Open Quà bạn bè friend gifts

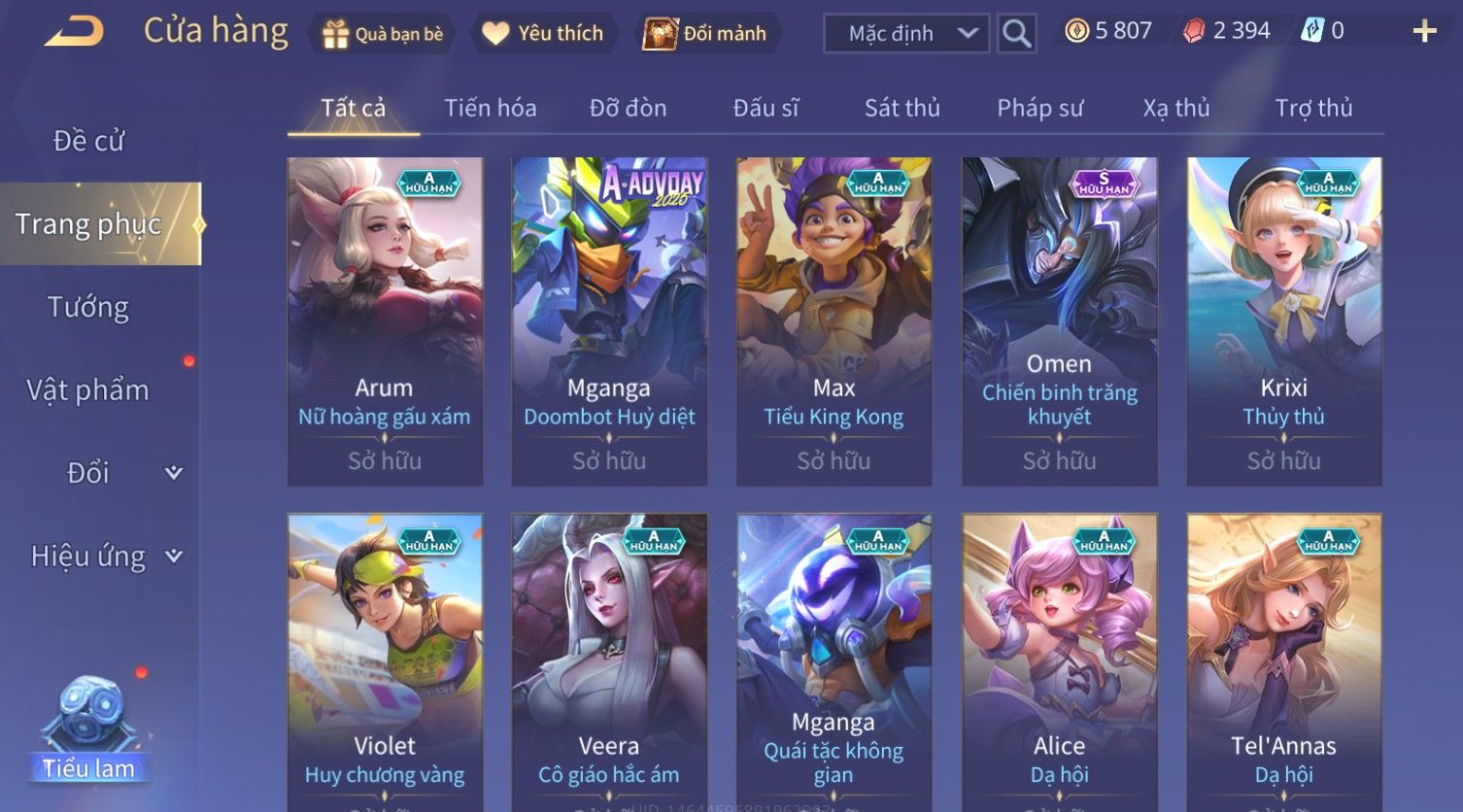coord(383,34)
